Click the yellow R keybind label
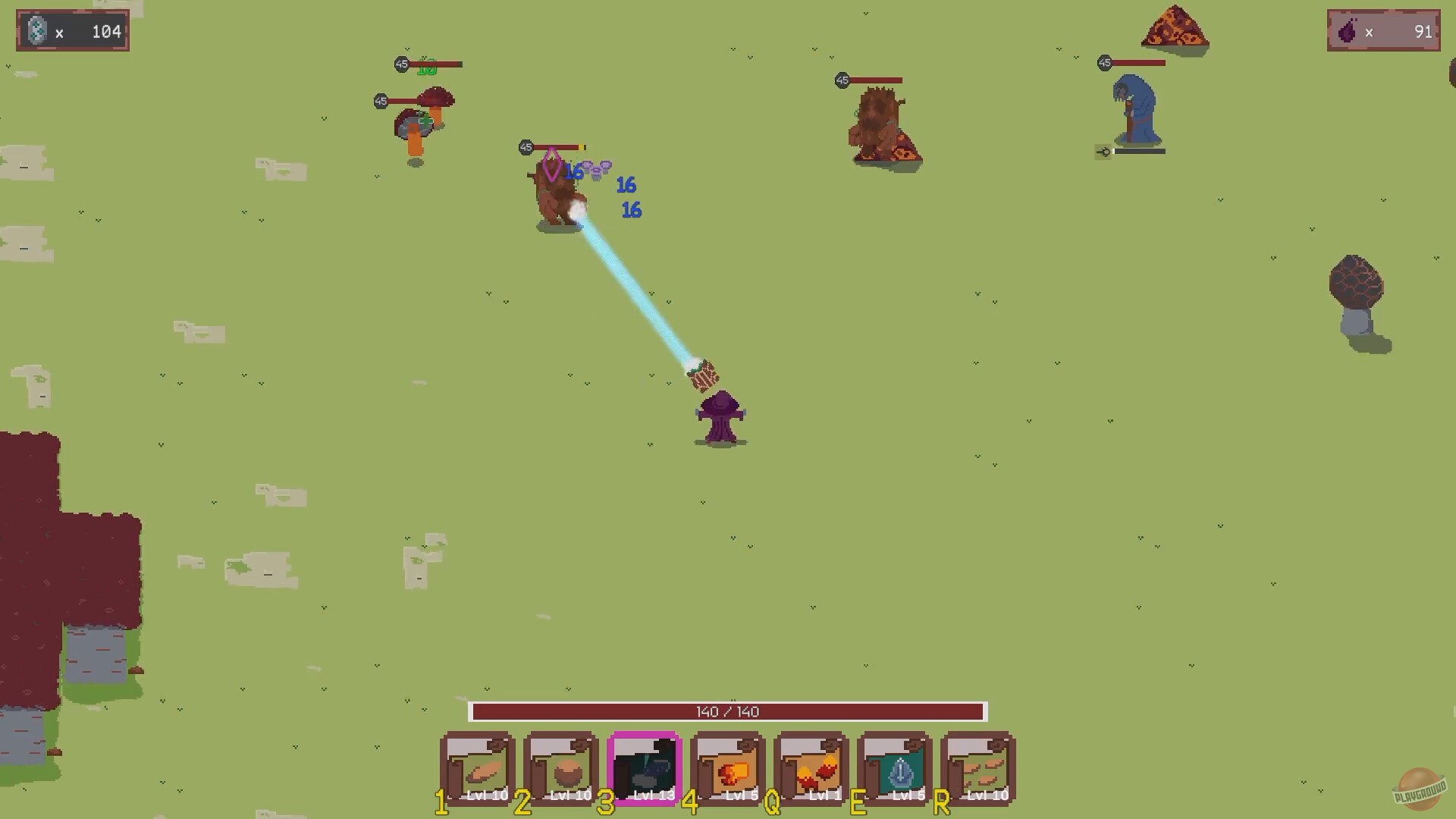 coord(942,802)
